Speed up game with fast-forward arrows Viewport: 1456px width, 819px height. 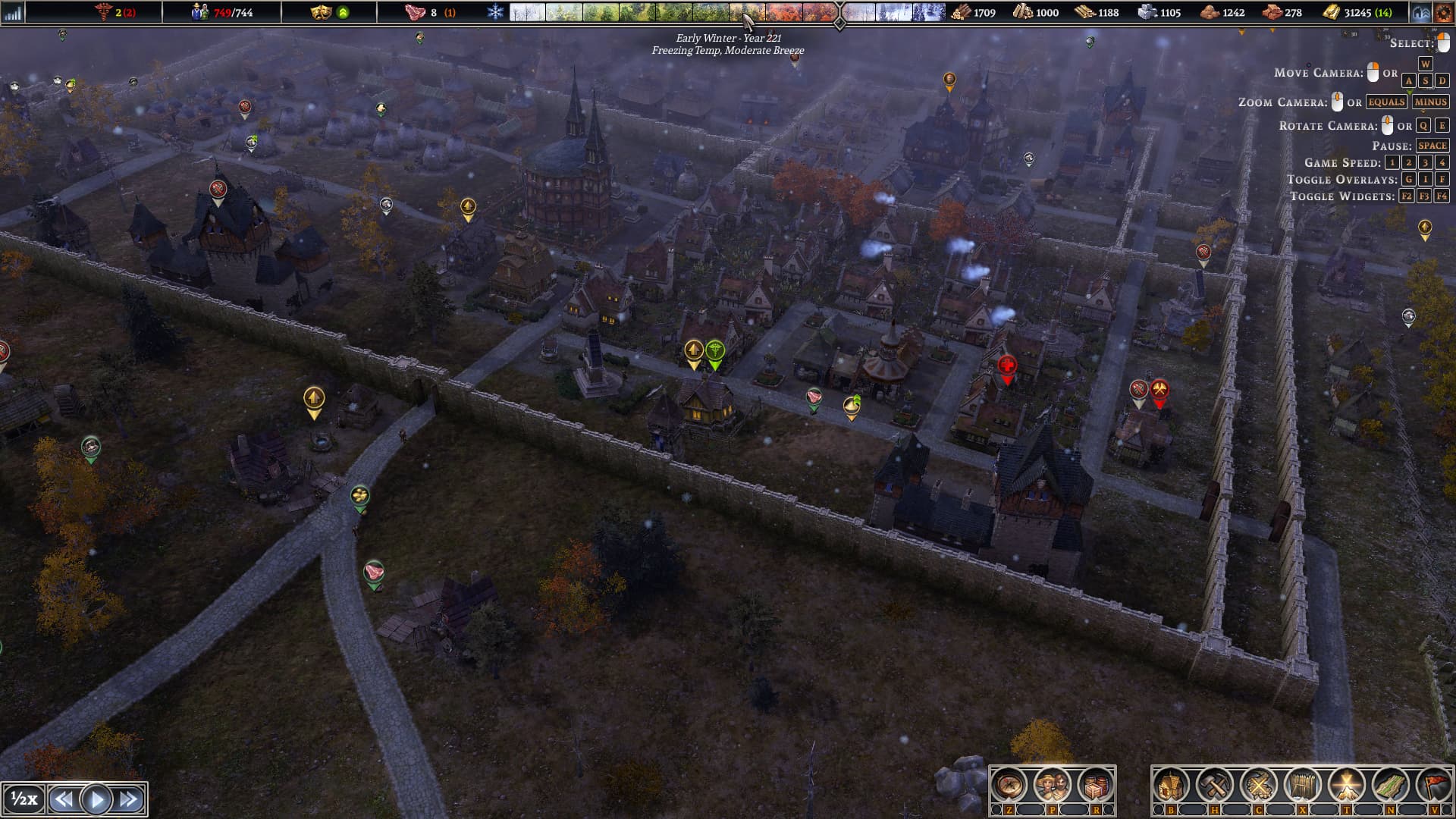click(129, 799)
